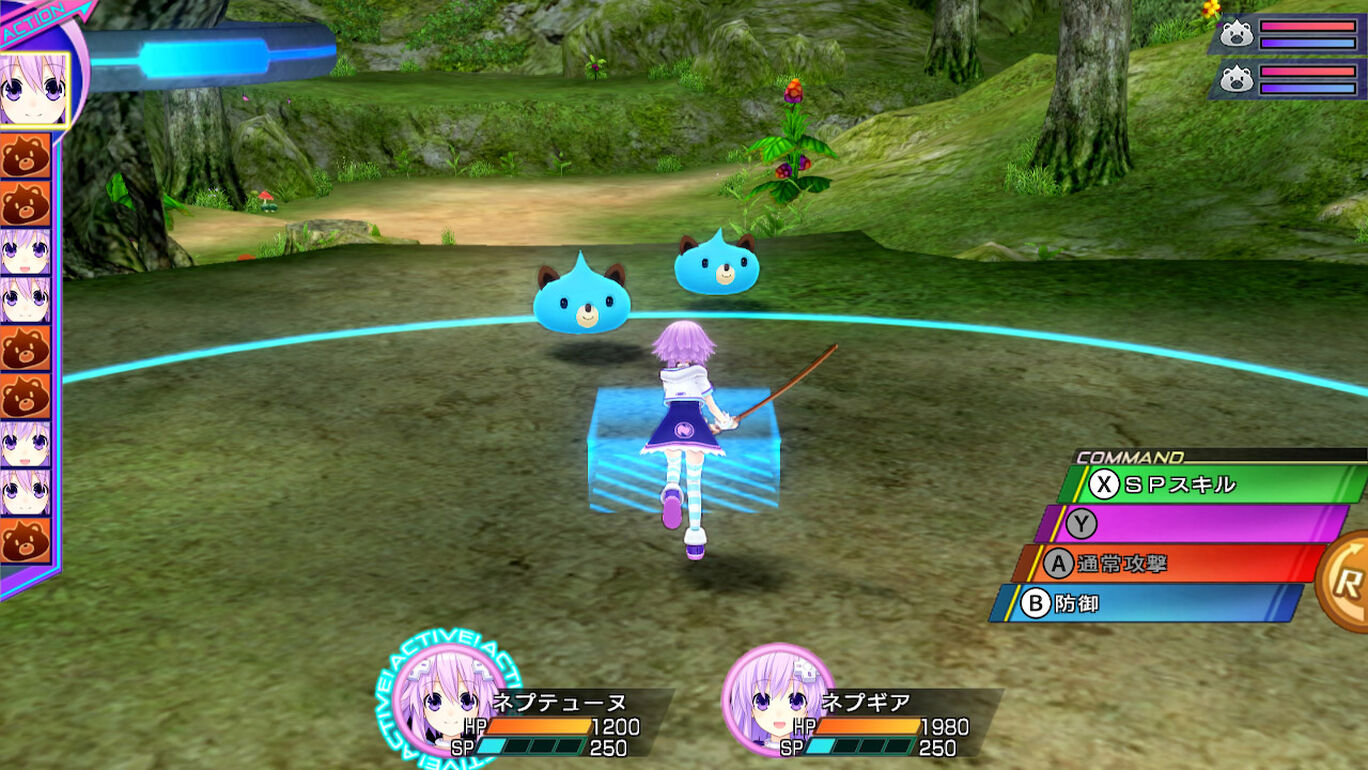This screenshot has width=1368, height=770.
Task: Select the SP スキル command
Action: tap(1205, 485)
